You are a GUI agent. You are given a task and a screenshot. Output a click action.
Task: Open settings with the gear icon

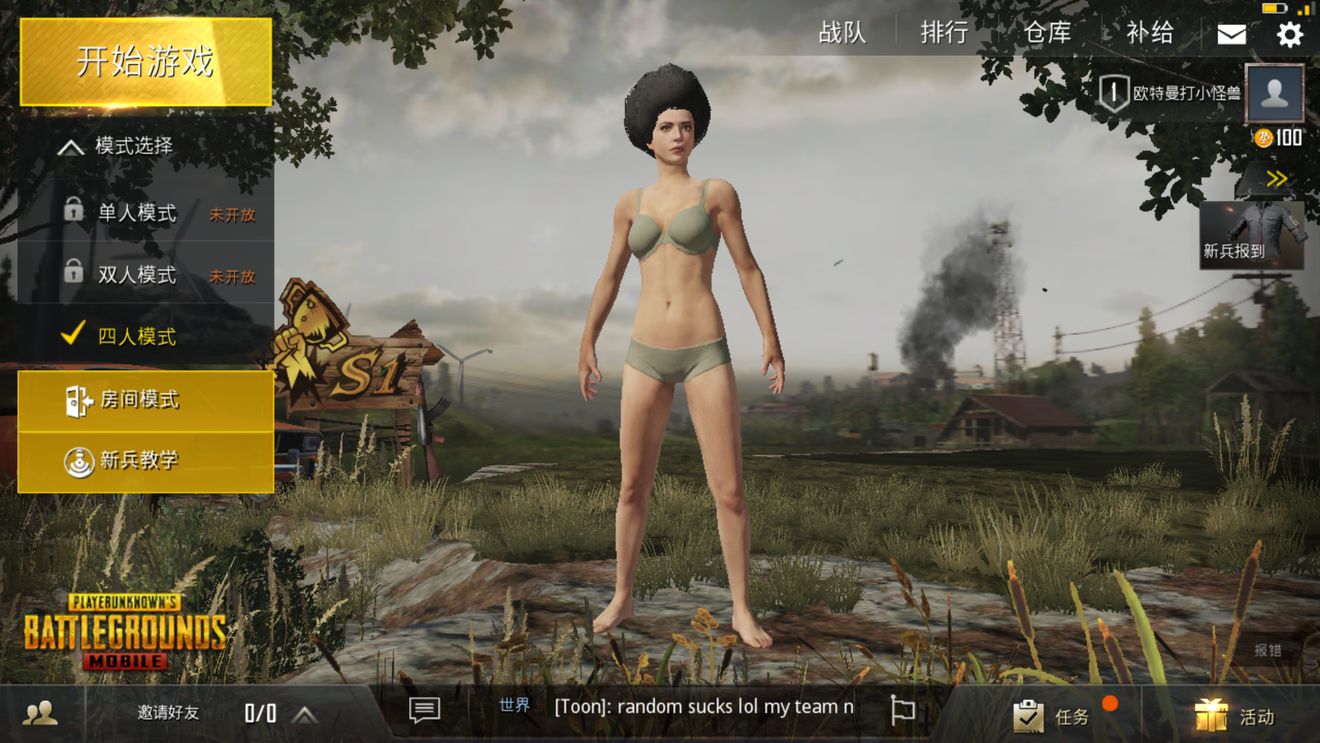1290,34
